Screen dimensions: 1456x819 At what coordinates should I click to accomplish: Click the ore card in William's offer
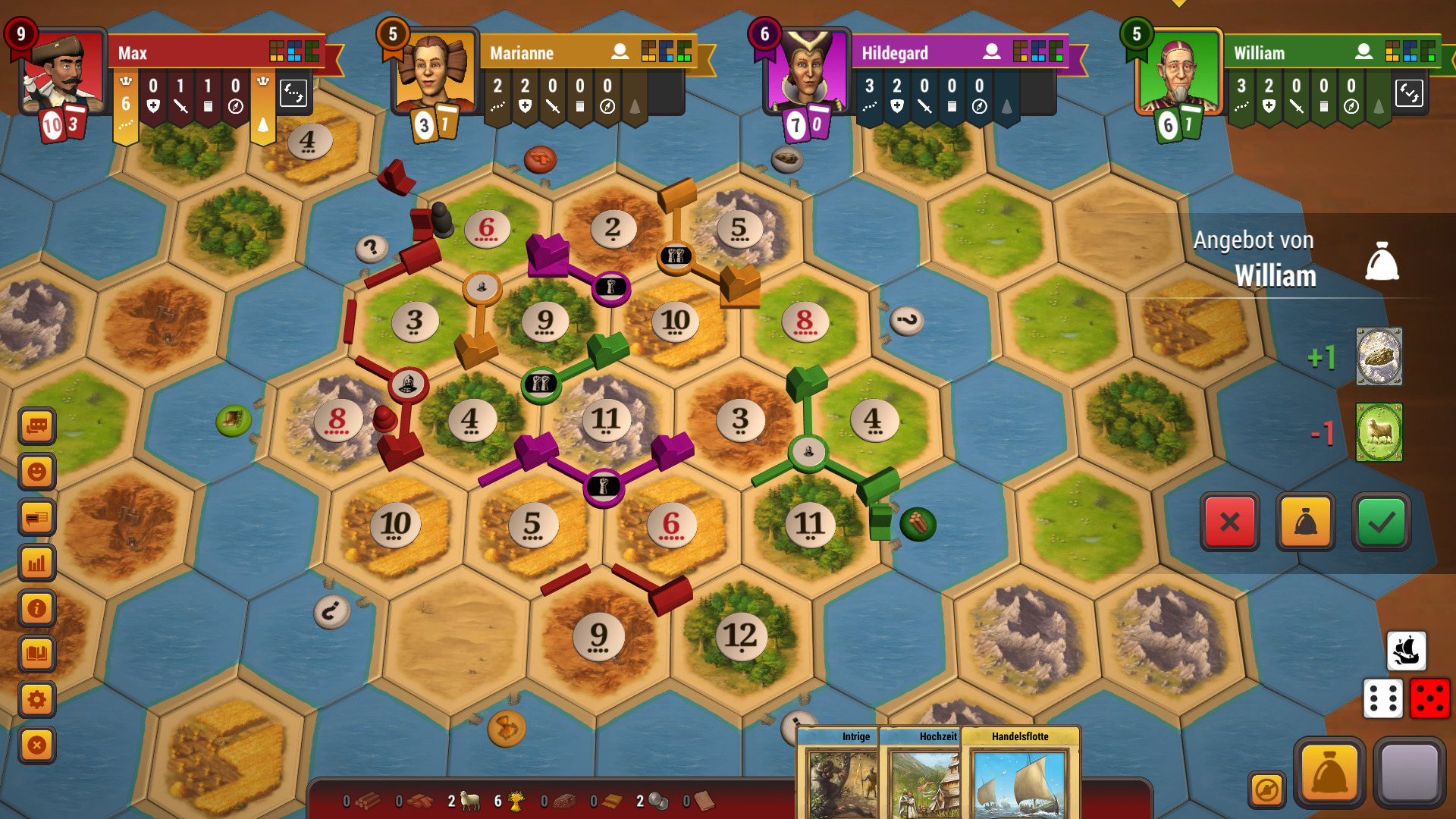tap(1379, 356)
